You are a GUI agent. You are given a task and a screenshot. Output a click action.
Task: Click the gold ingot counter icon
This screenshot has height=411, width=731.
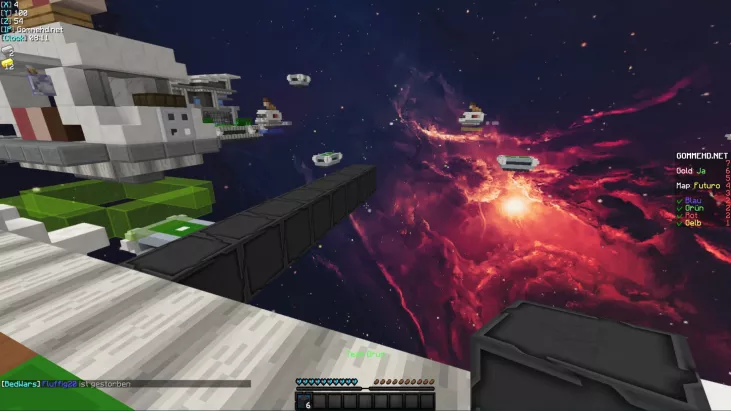[x=8, y=63]
